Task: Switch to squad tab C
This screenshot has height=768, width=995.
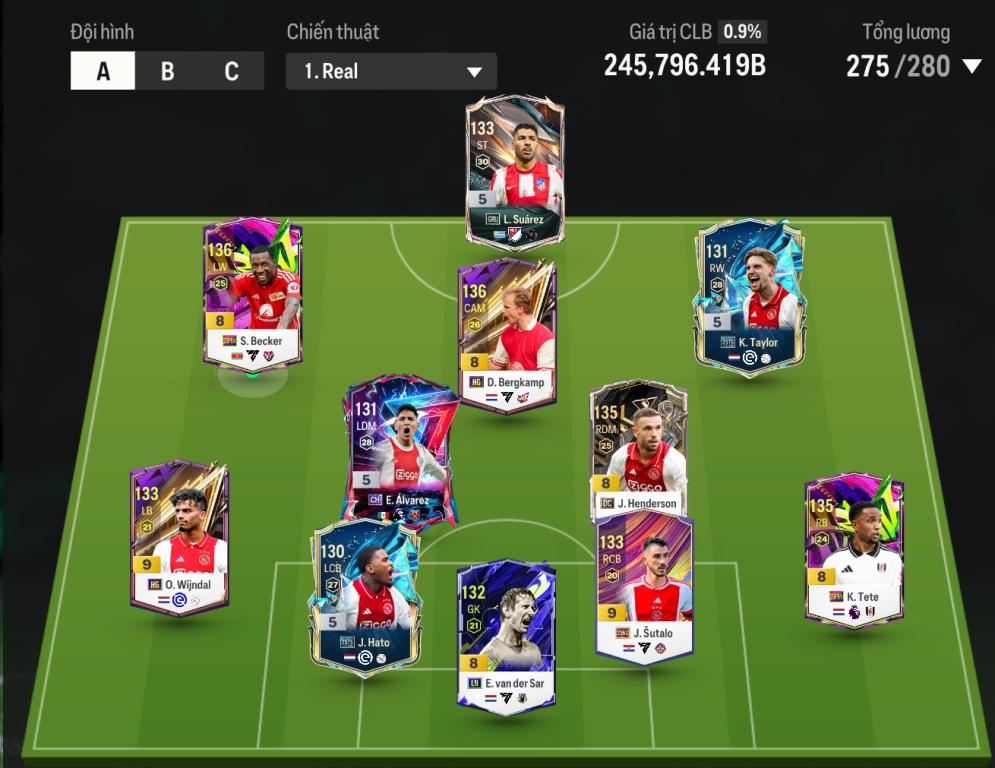Action: [231, 72]
